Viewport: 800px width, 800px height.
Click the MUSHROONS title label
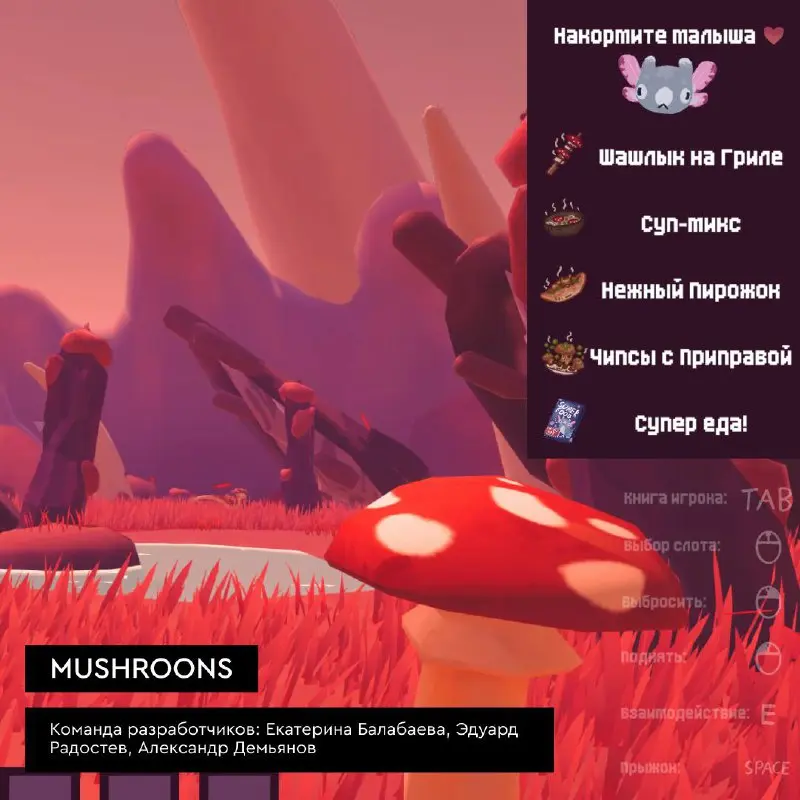coord(141,667)
